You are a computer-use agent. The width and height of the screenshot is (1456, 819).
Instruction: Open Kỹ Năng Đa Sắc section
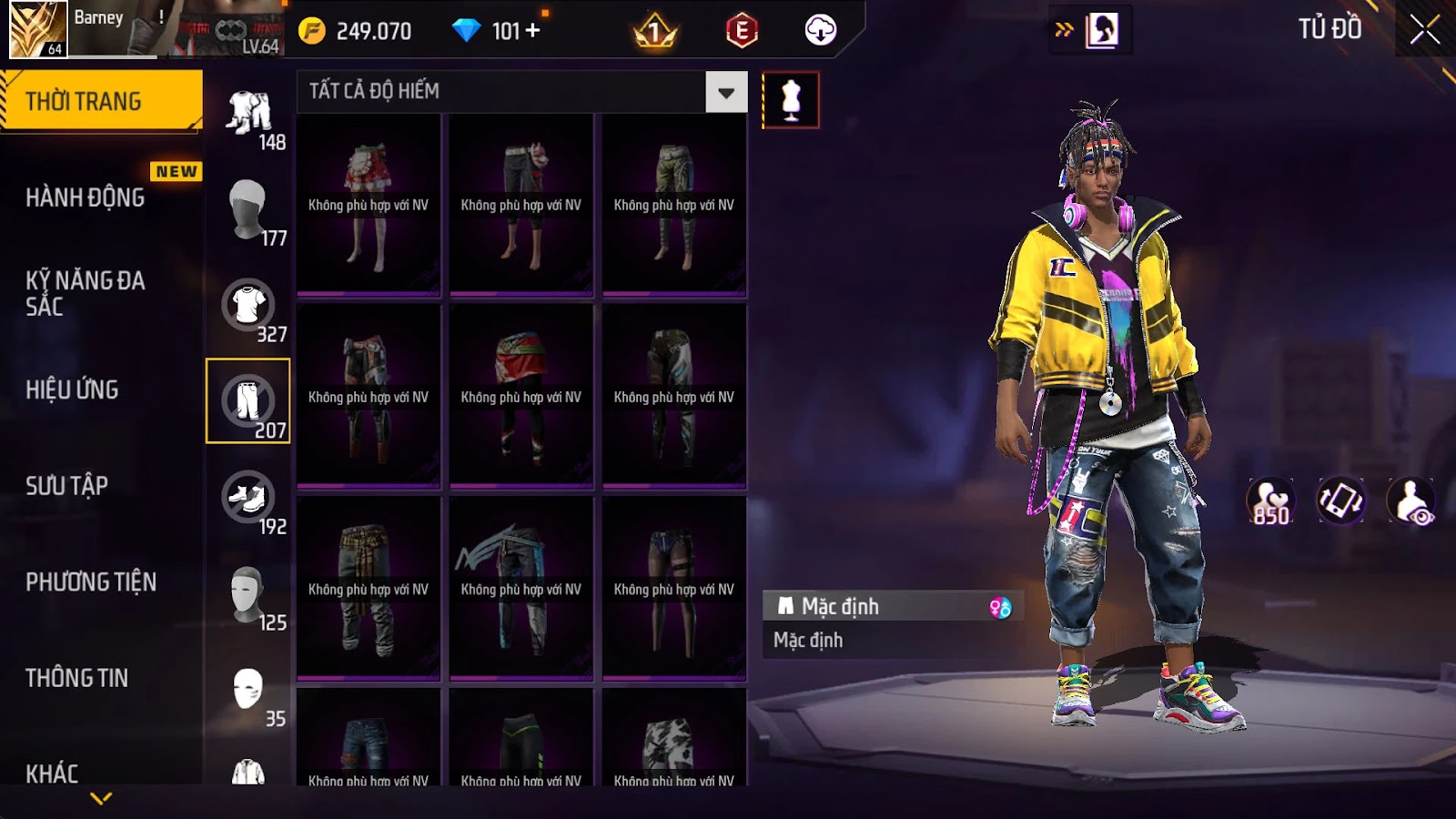click(86, 293)
